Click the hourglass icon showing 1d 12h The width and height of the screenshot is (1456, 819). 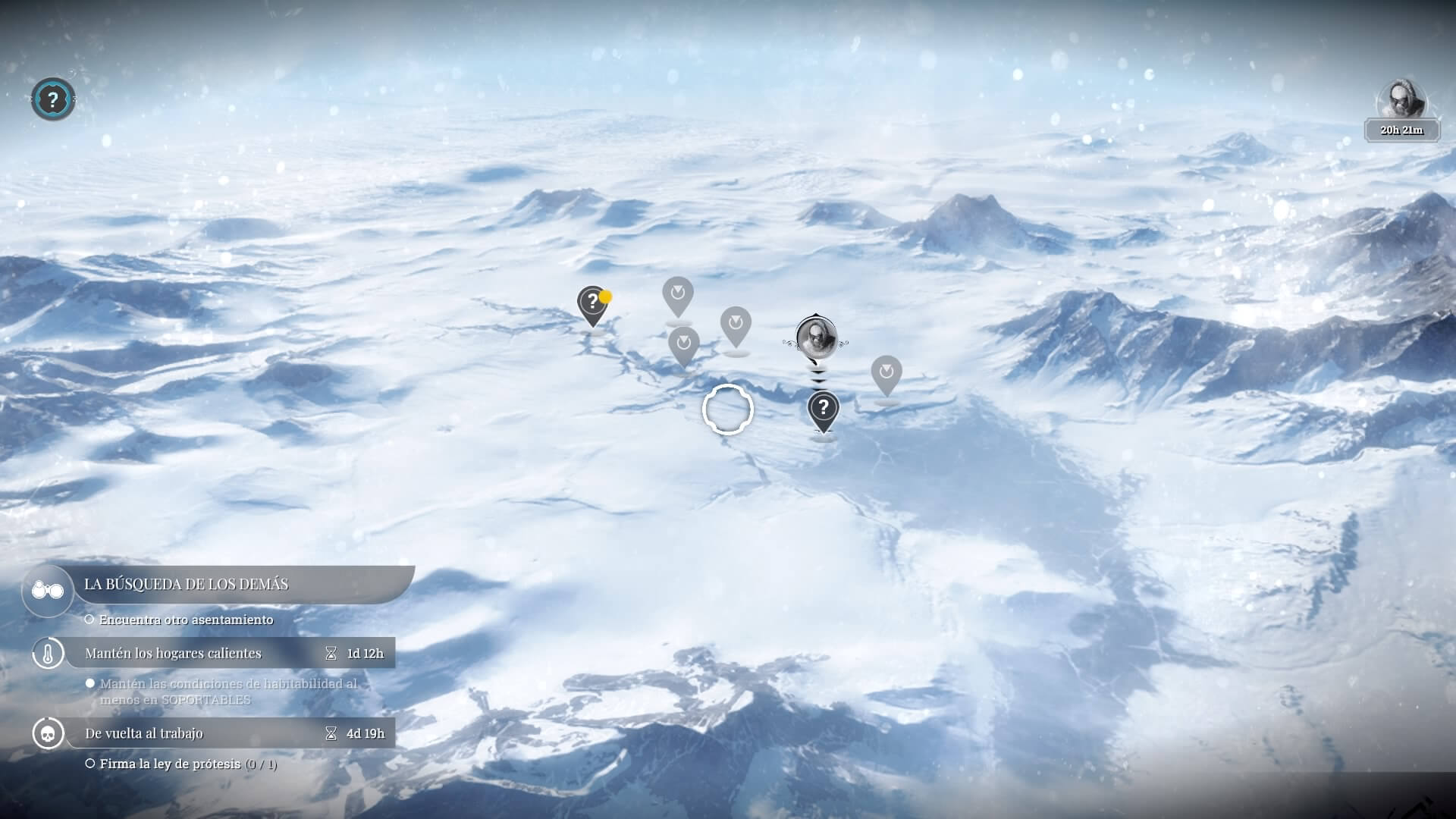tap(331, 652)
